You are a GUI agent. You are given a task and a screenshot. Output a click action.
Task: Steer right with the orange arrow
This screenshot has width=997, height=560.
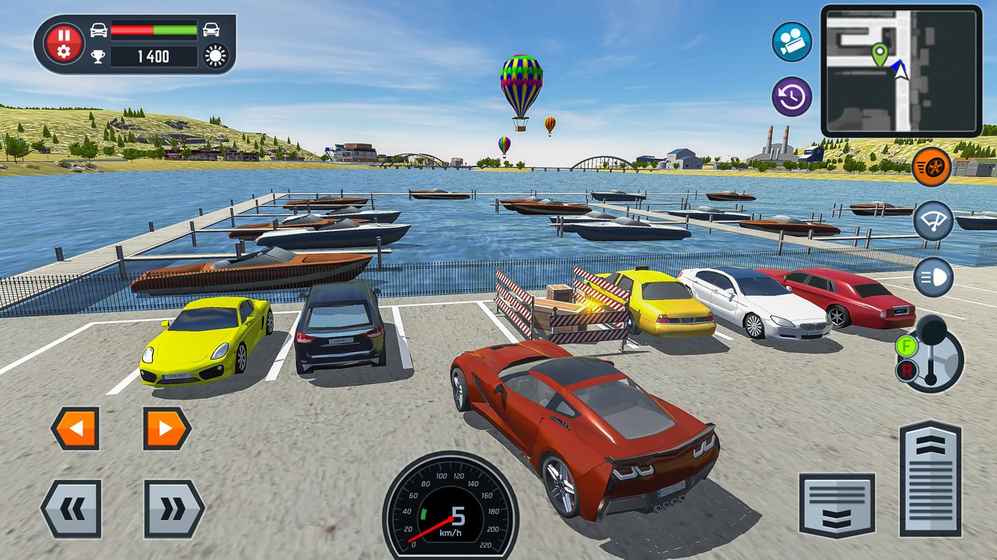[x=166, y=429]
